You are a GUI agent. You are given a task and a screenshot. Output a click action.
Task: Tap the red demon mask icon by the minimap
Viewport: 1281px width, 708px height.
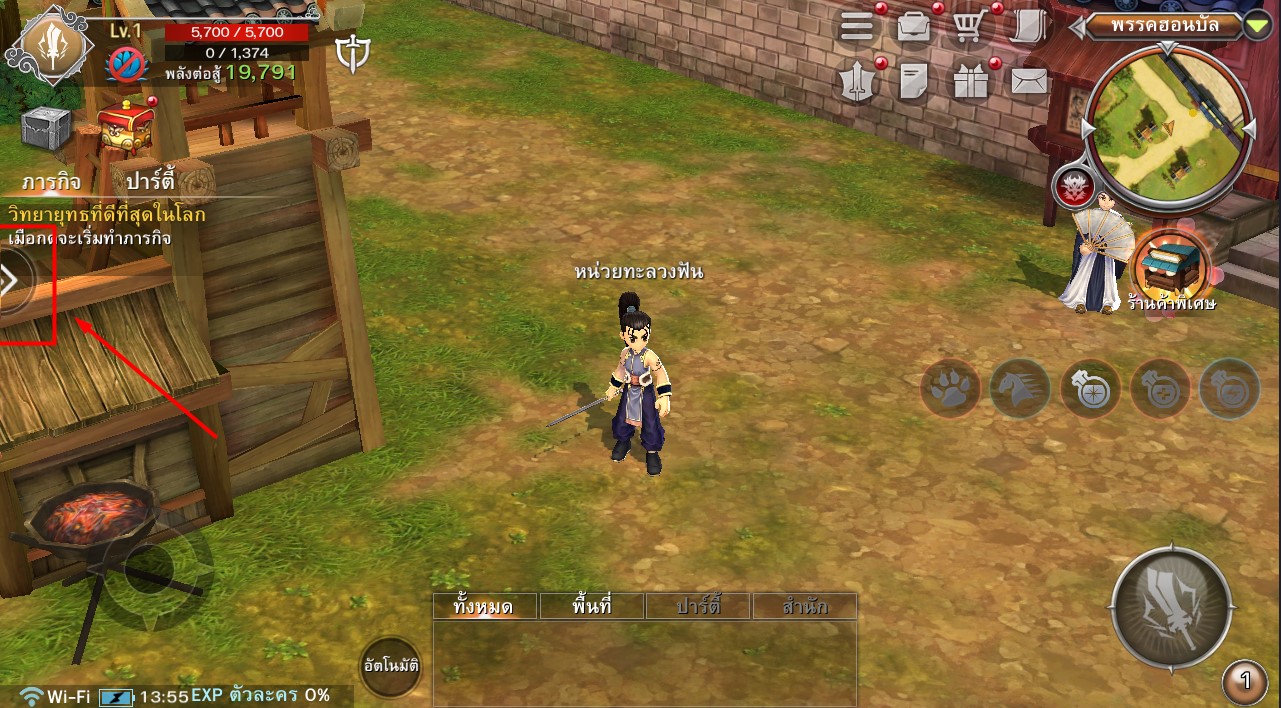1073,185
